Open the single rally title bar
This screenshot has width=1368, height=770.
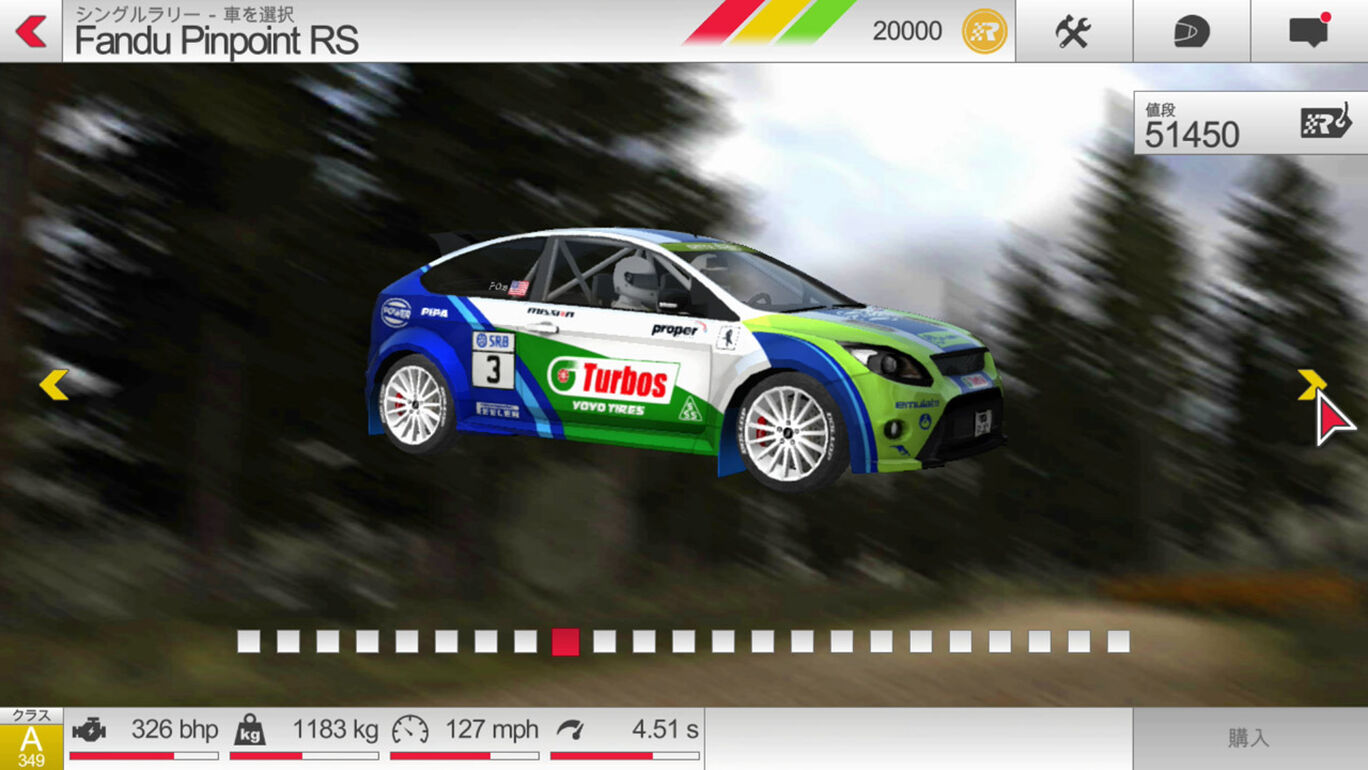pos(178,12)
